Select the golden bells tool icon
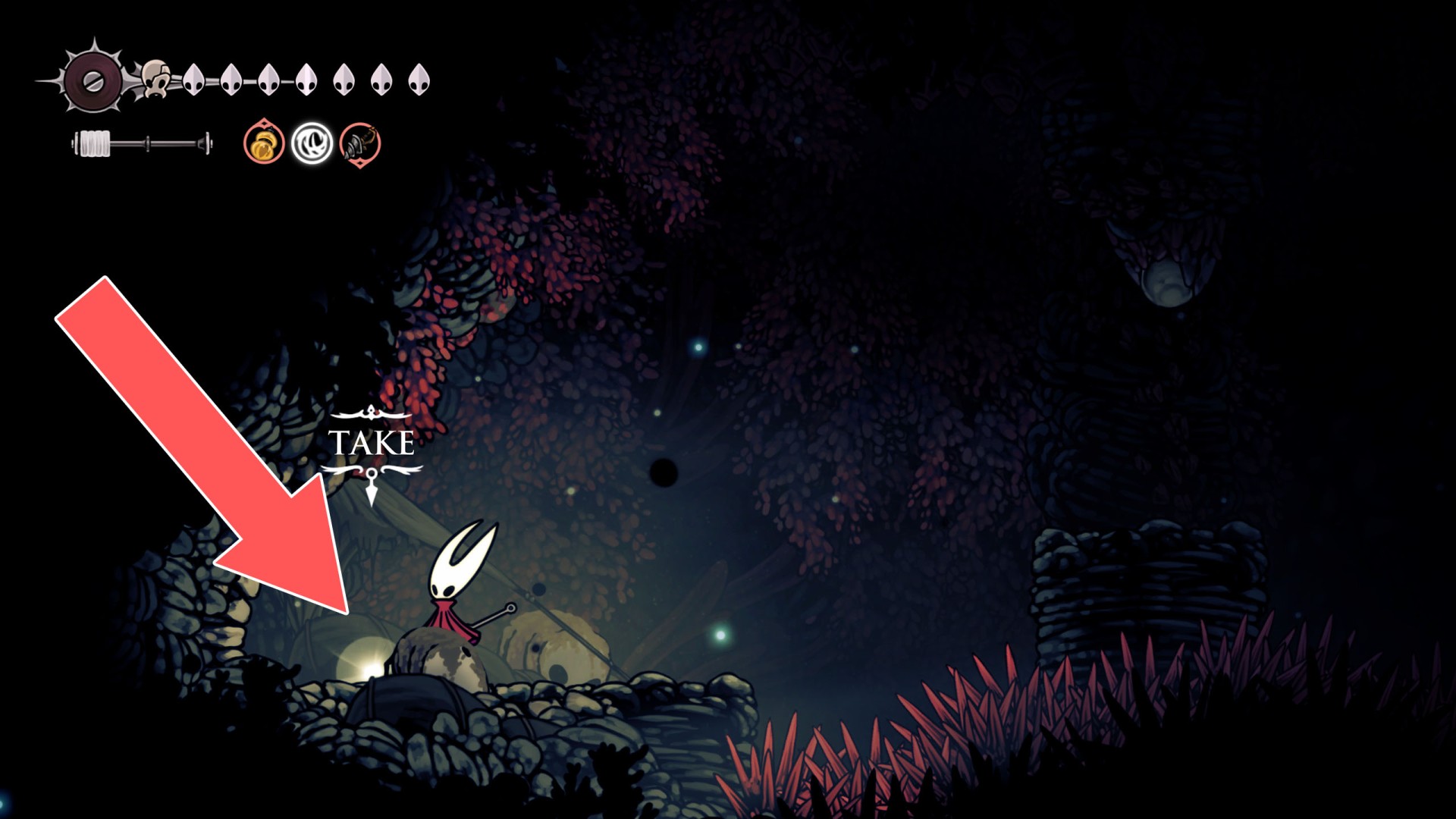 [264, 143]
